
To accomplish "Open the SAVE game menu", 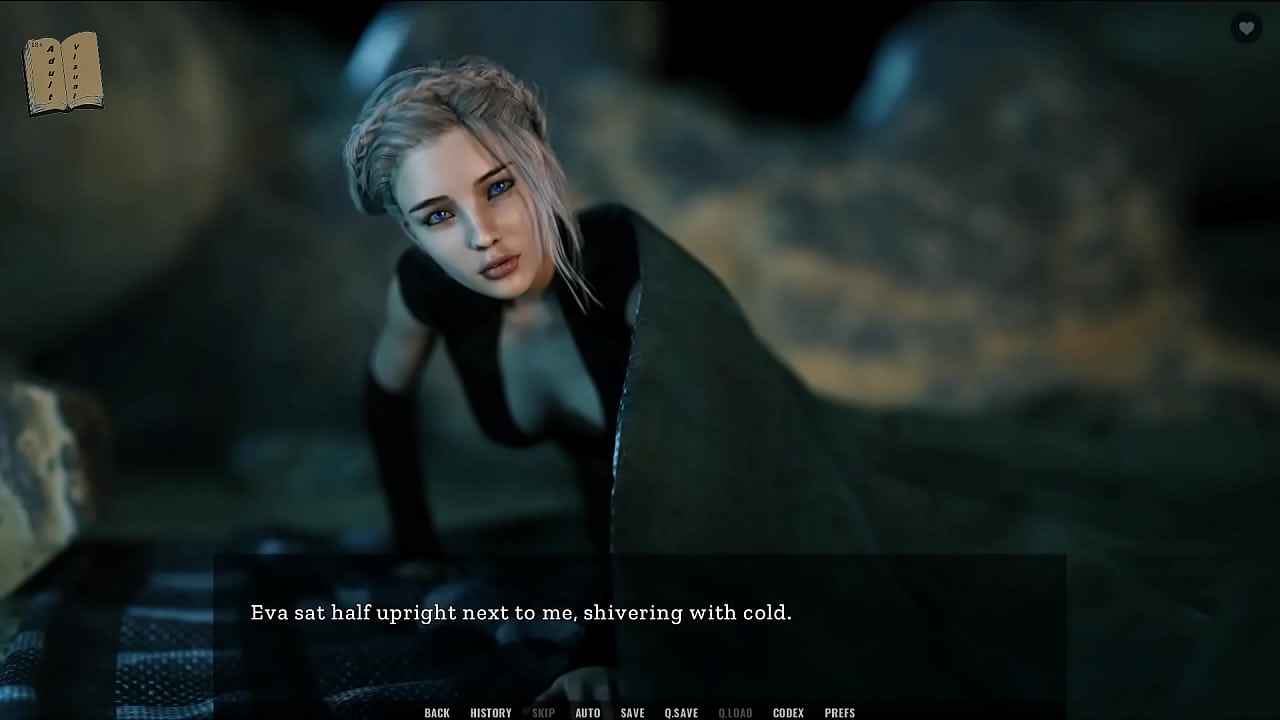I will 632,712.
